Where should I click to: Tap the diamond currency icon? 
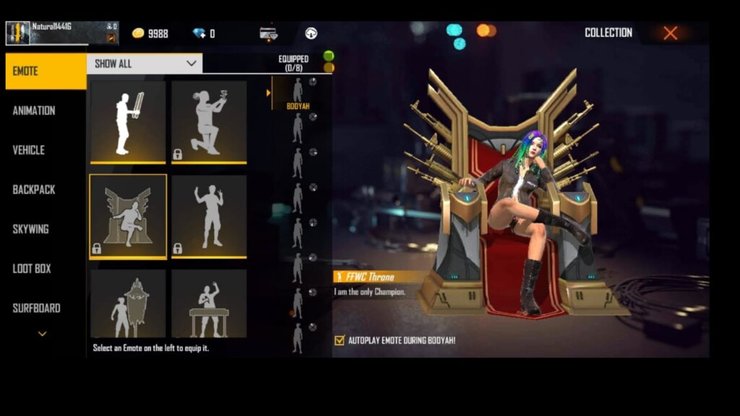(198, 33)
